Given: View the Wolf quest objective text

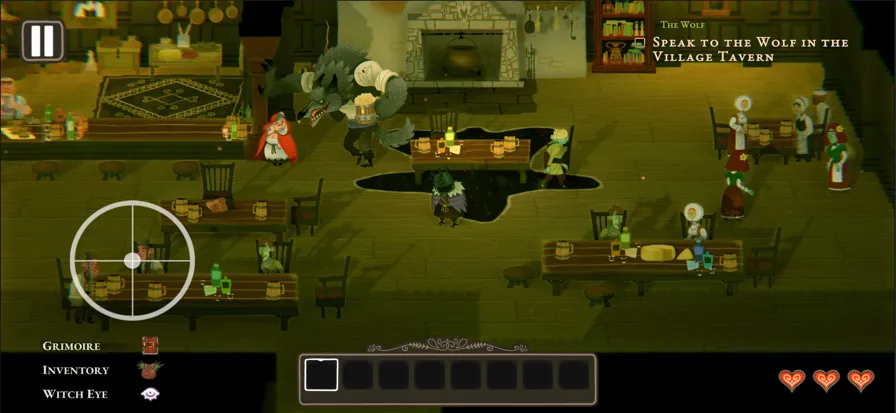Looking at the screenshot, I should click(x=750, y=49).
